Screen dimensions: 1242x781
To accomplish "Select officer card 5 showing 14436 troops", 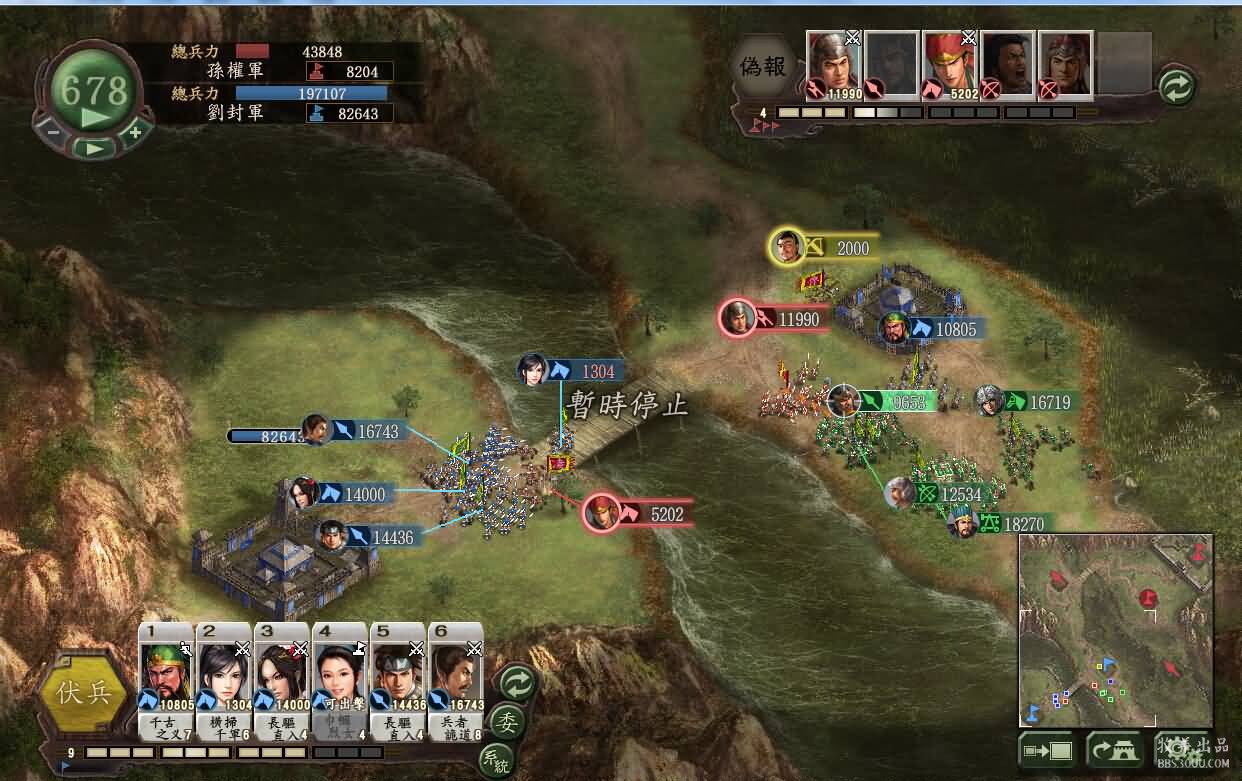I will point(397,676).
